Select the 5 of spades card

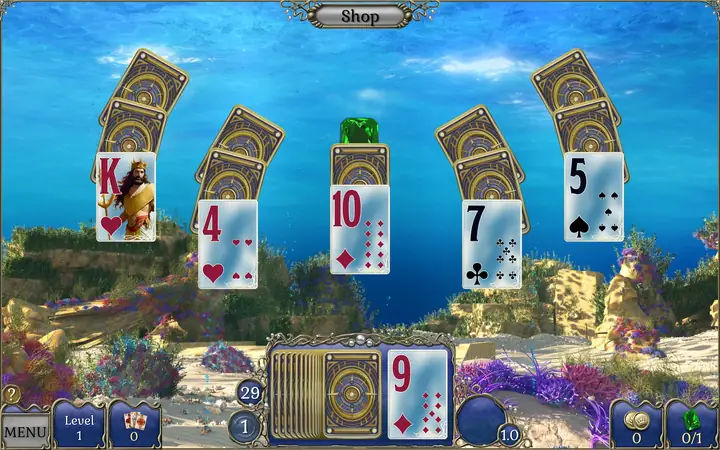(x=594, y=197)
